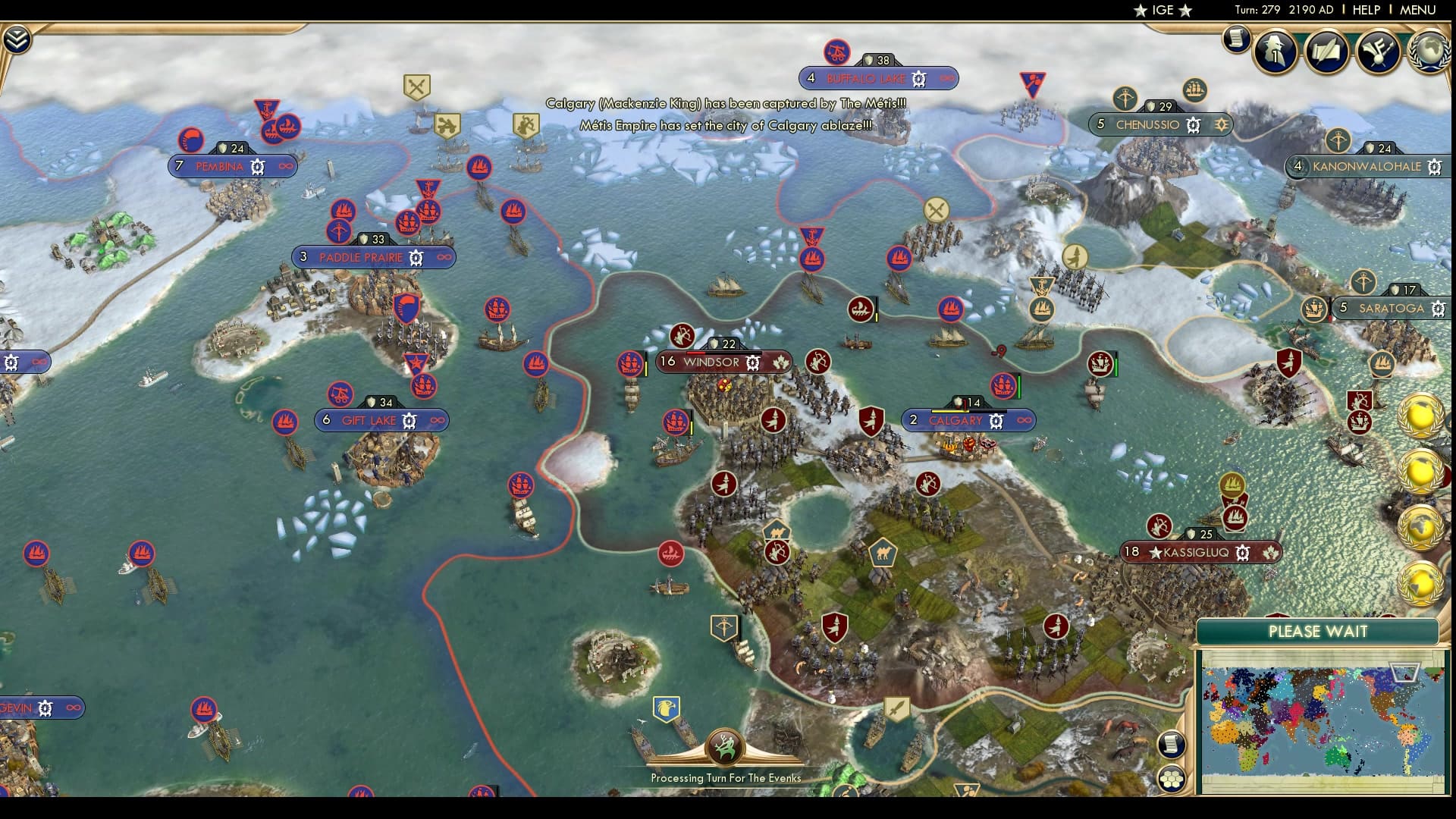Viewport: 1456px width, 819px height.
Task: Open Gift Lake's production selection gear
Action: [408, 419]
